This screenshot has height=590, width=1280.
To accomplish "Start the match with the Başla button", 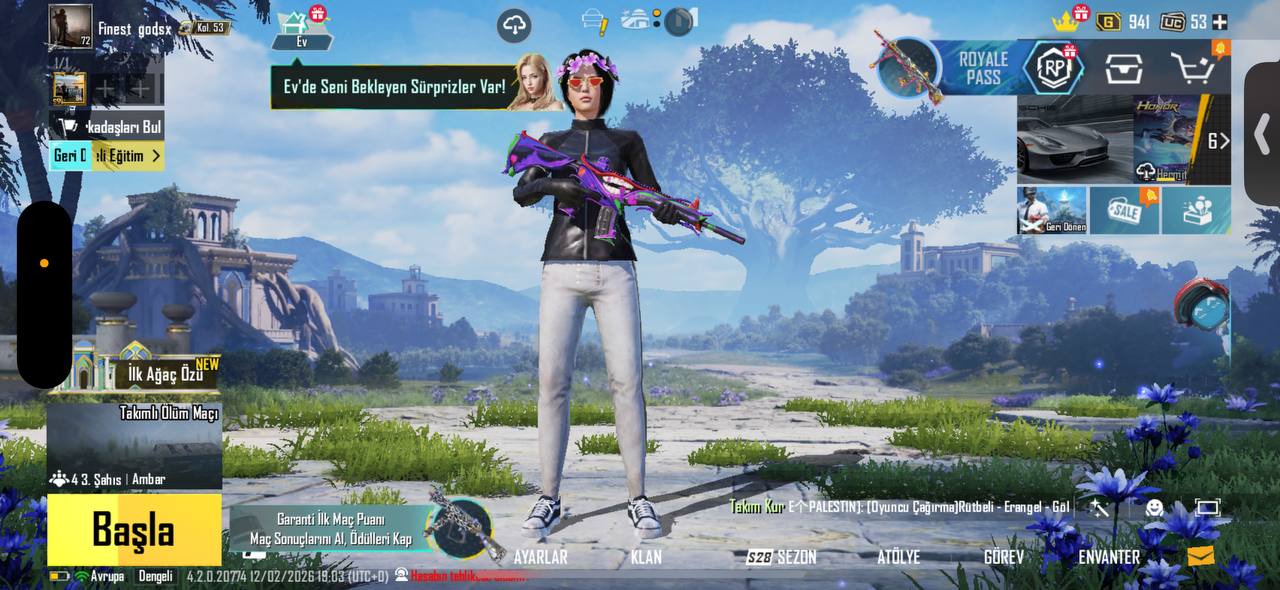I will coord(134,530).
